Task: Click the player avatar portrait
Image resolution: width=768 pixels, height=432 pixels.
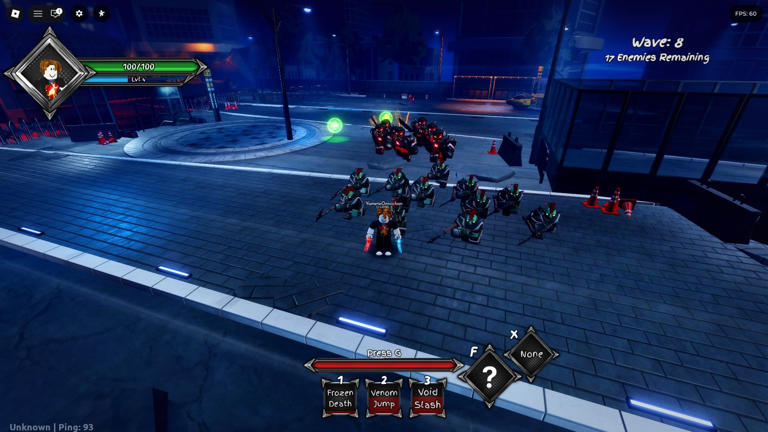Action: [50, 73]
